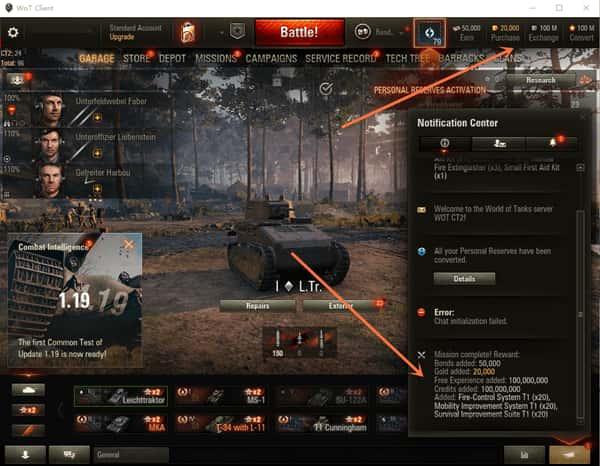
Task: Open the Campaigns tab
Action: click(x=271, y=59)
